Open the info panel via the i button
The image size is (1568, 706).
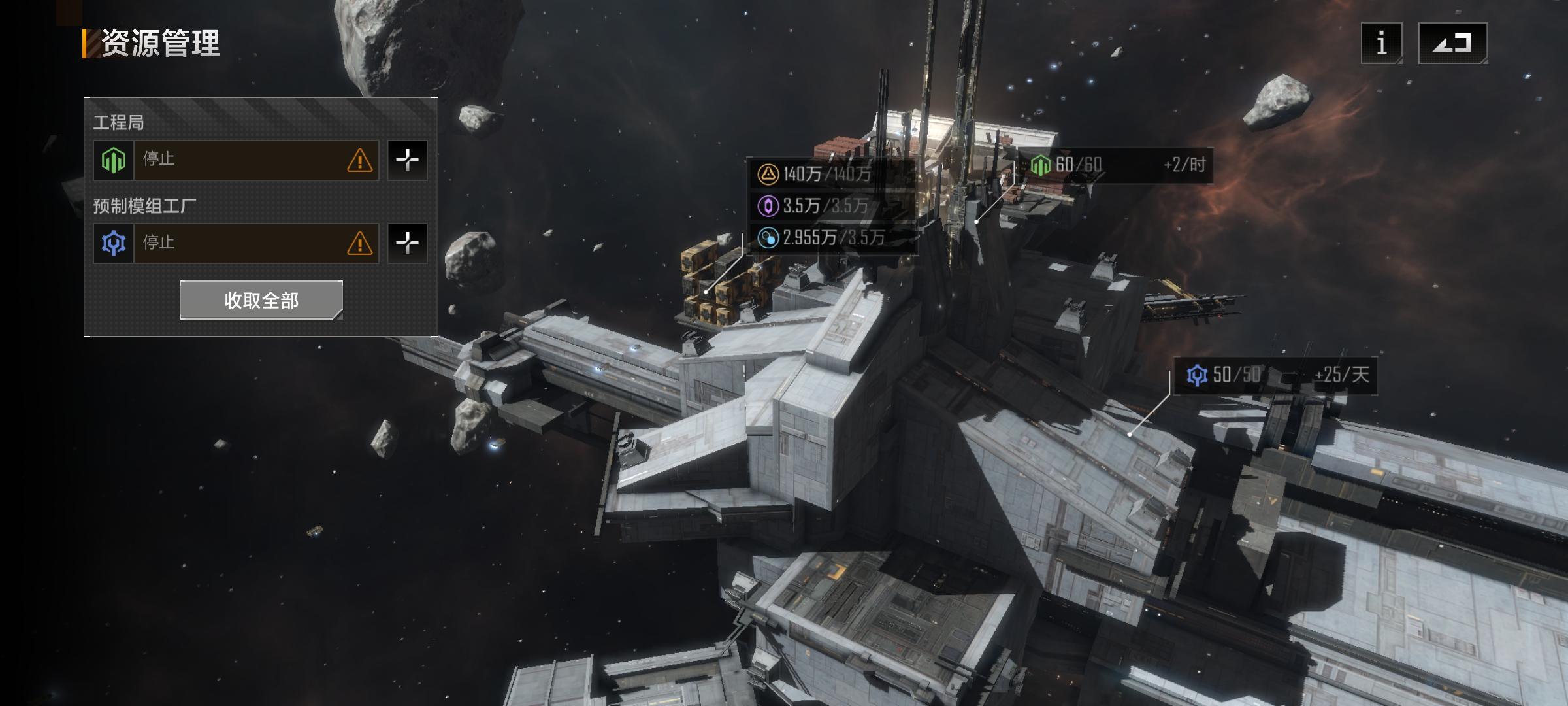click(1381, 43)
